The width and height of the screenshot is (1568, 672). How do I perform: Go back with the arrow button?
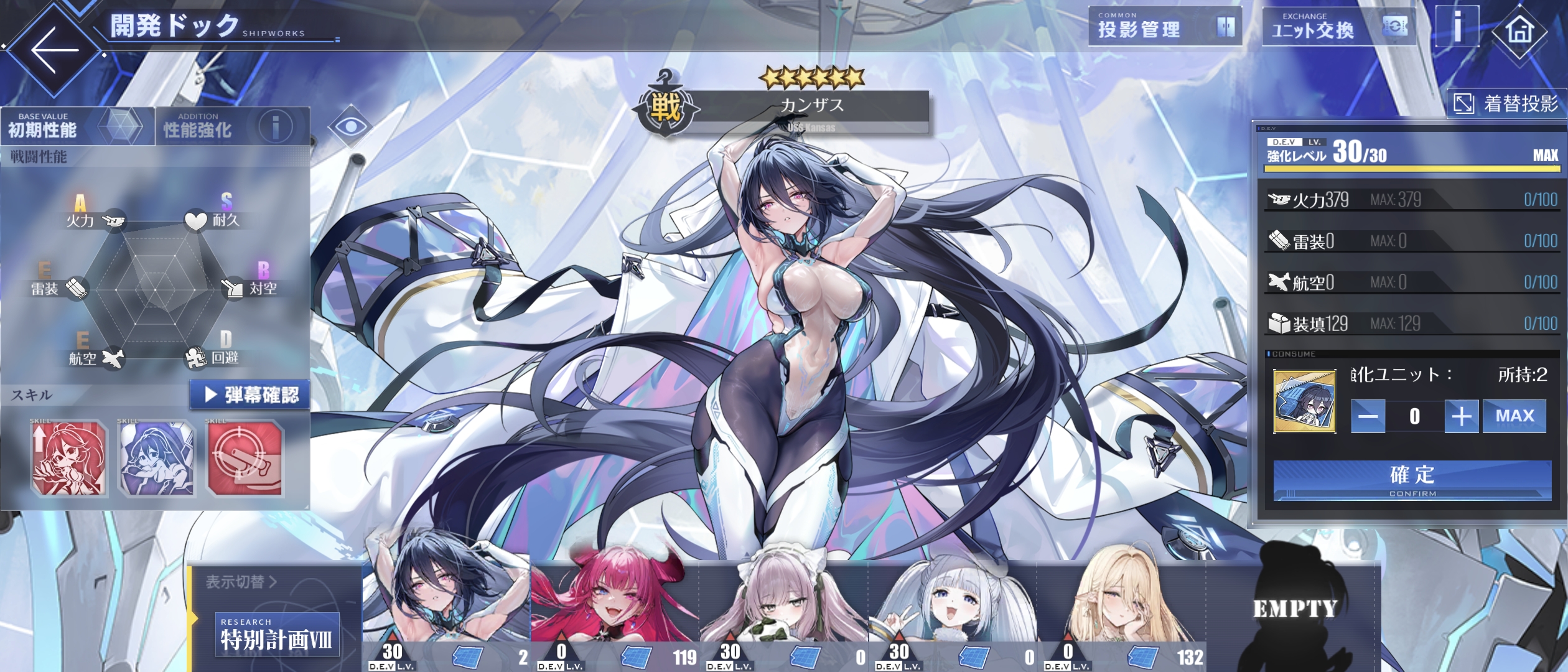tap(55, 50)
